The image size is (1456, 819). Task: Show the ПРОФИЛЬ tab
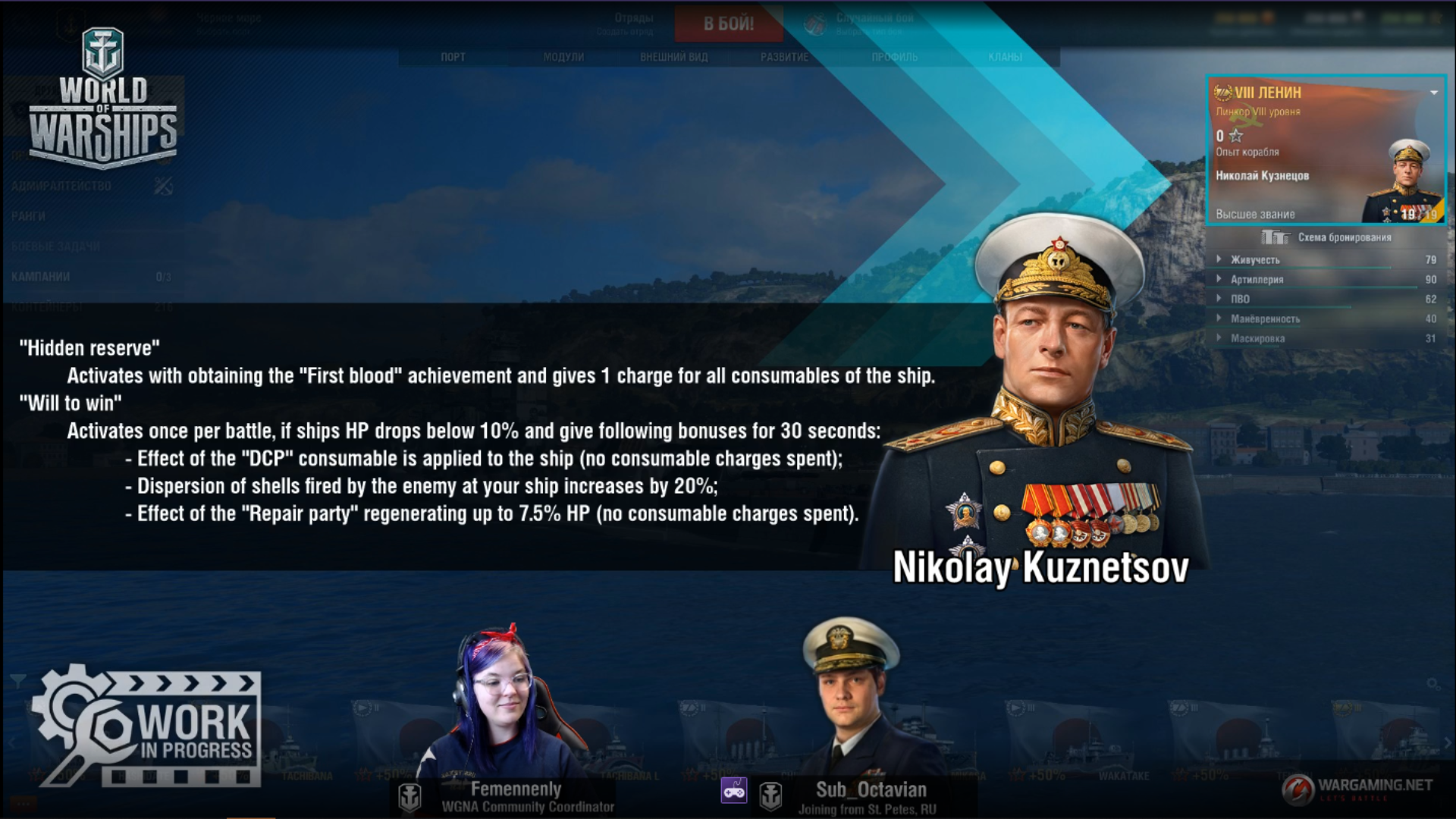(x=894, y=57)
